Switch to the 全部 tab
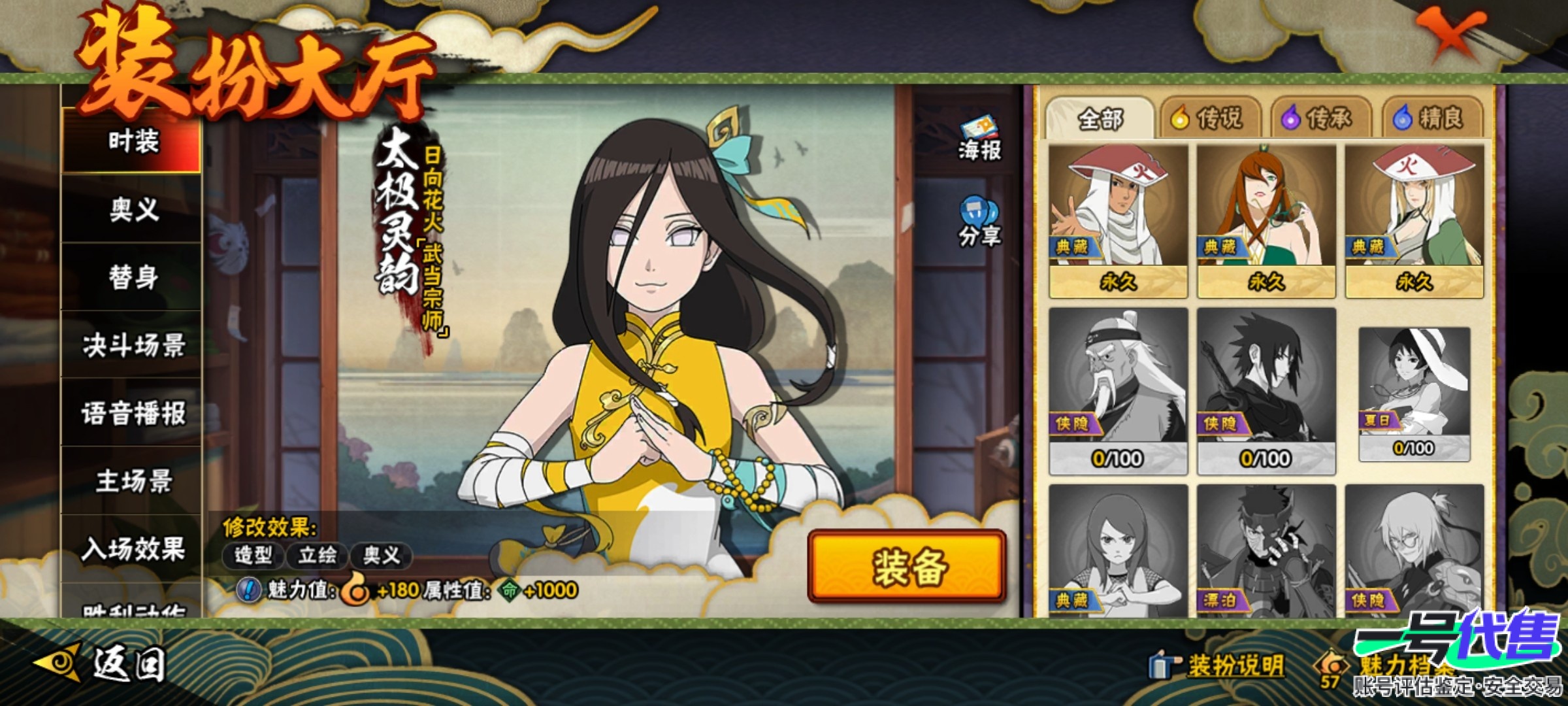Screen dimensions: 1568x706 pos(1100,118)
